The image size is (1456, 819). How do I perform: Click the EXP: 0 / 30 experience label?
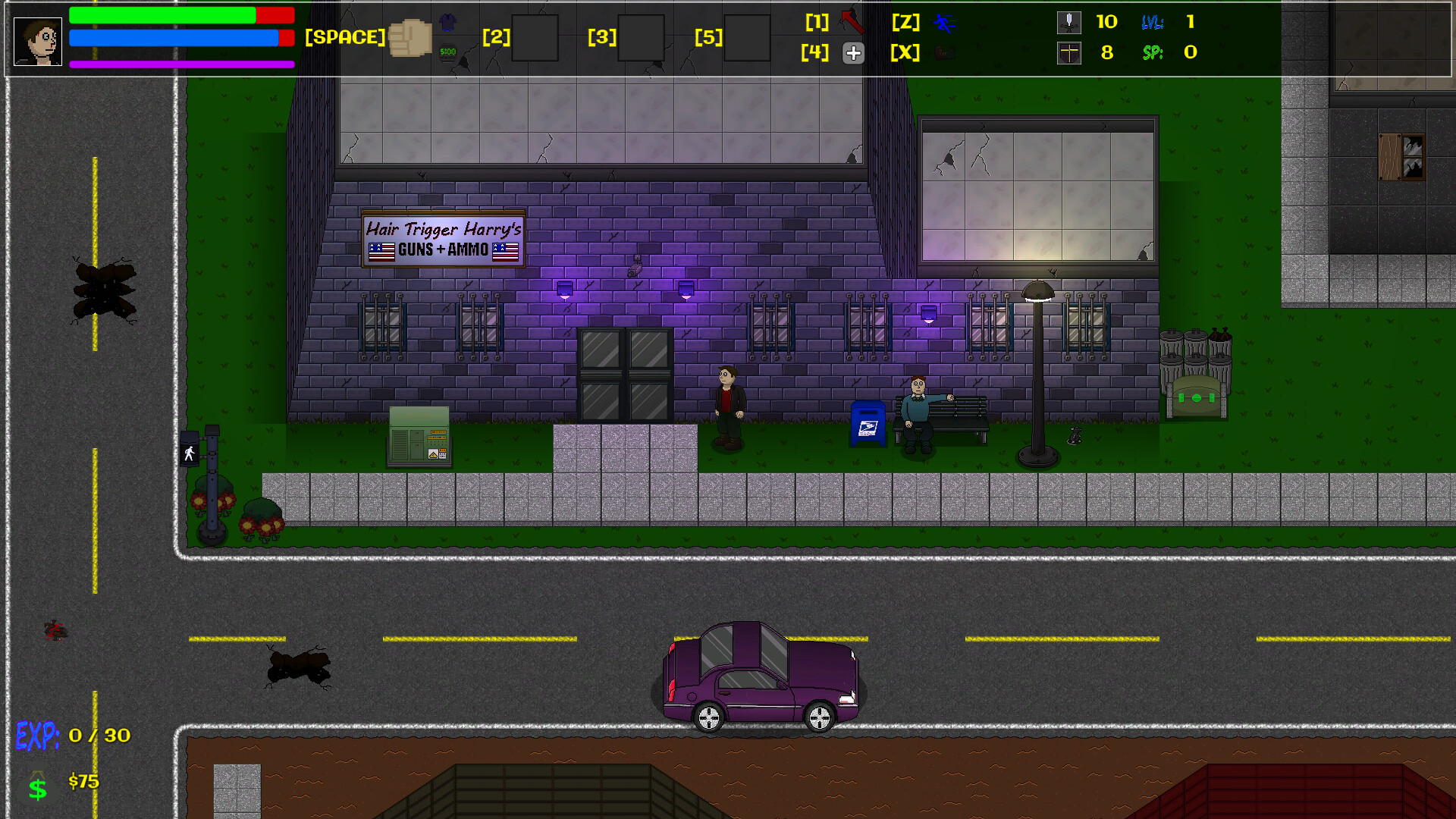[x=72, y=734]
